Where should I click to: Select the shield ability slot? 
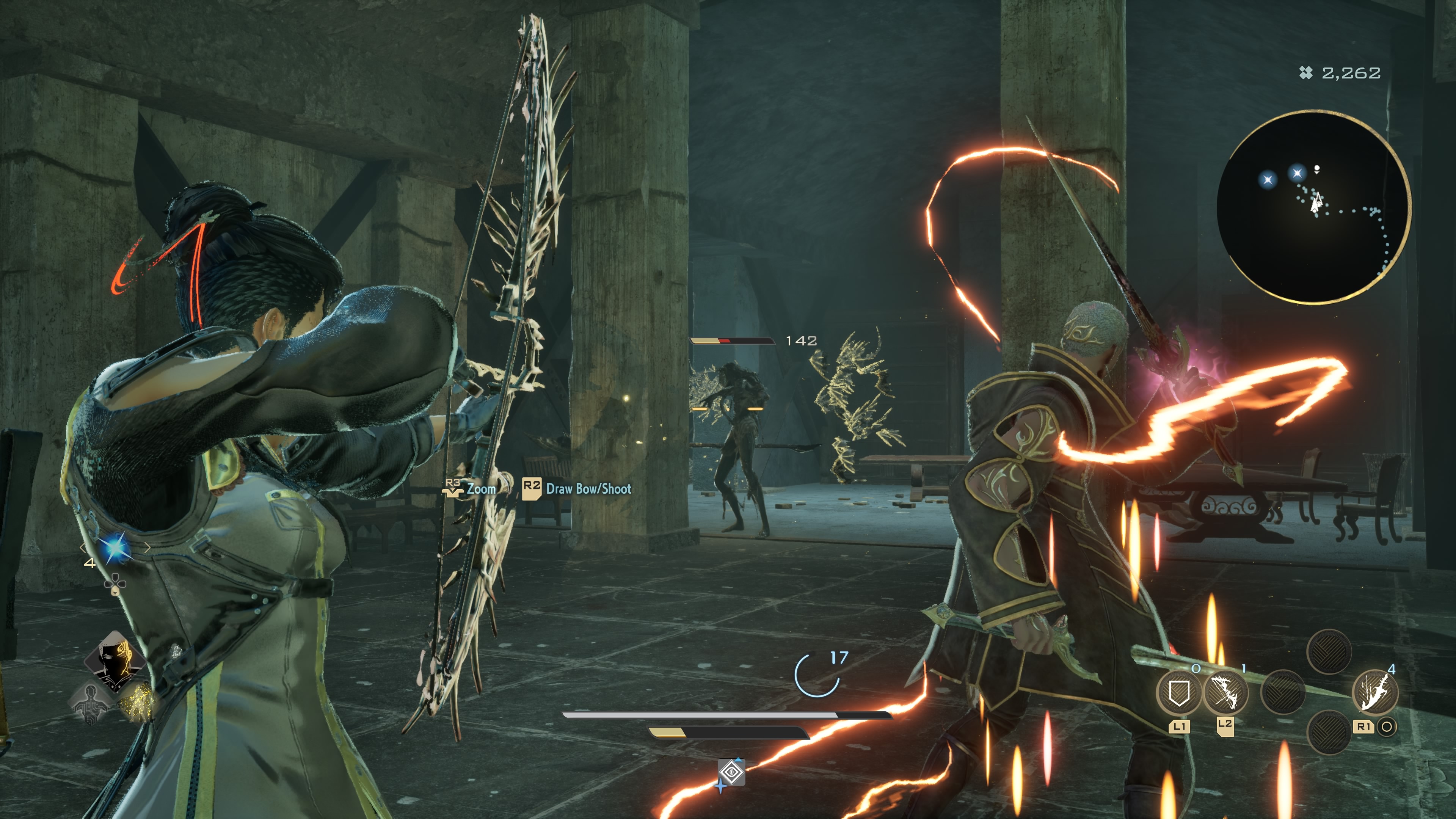click(1178, 693)
